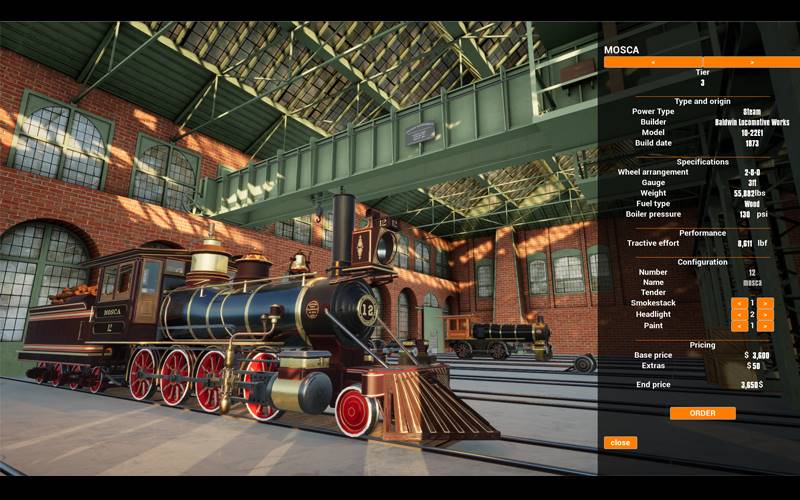The width and height of the screenshot is (800, 500).
Task: Select the previous smokestack option
Action: tap(738, 302)
